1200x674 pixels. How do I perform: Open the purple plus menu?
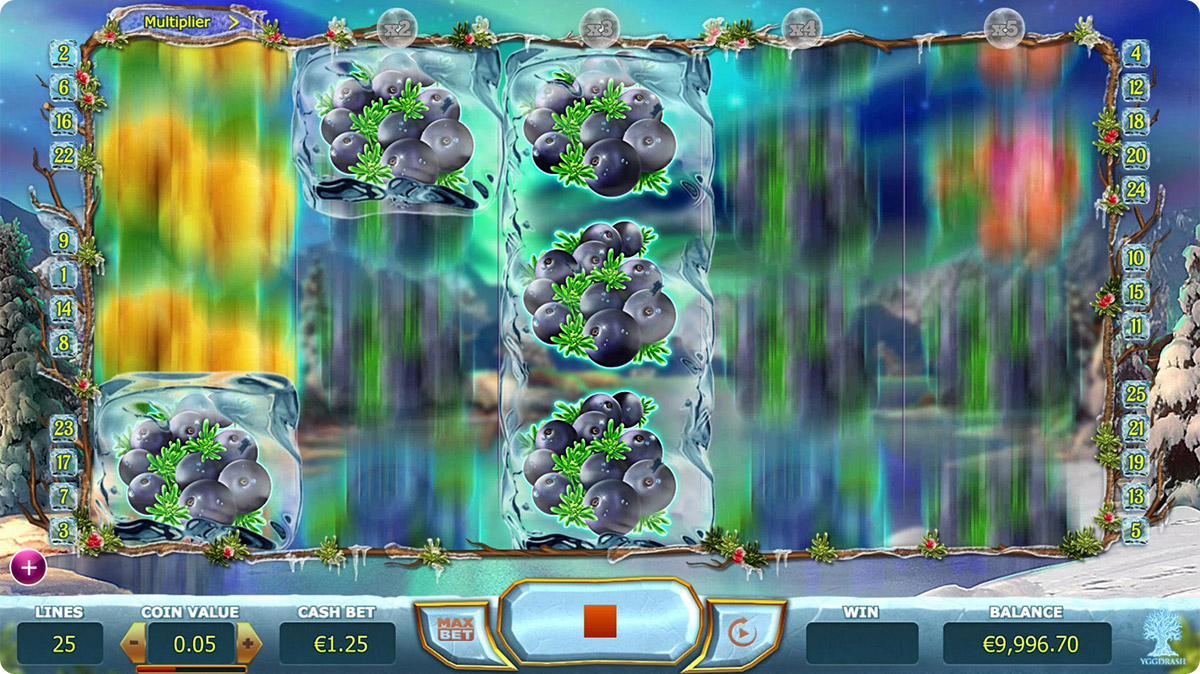[x=28, y=567]
